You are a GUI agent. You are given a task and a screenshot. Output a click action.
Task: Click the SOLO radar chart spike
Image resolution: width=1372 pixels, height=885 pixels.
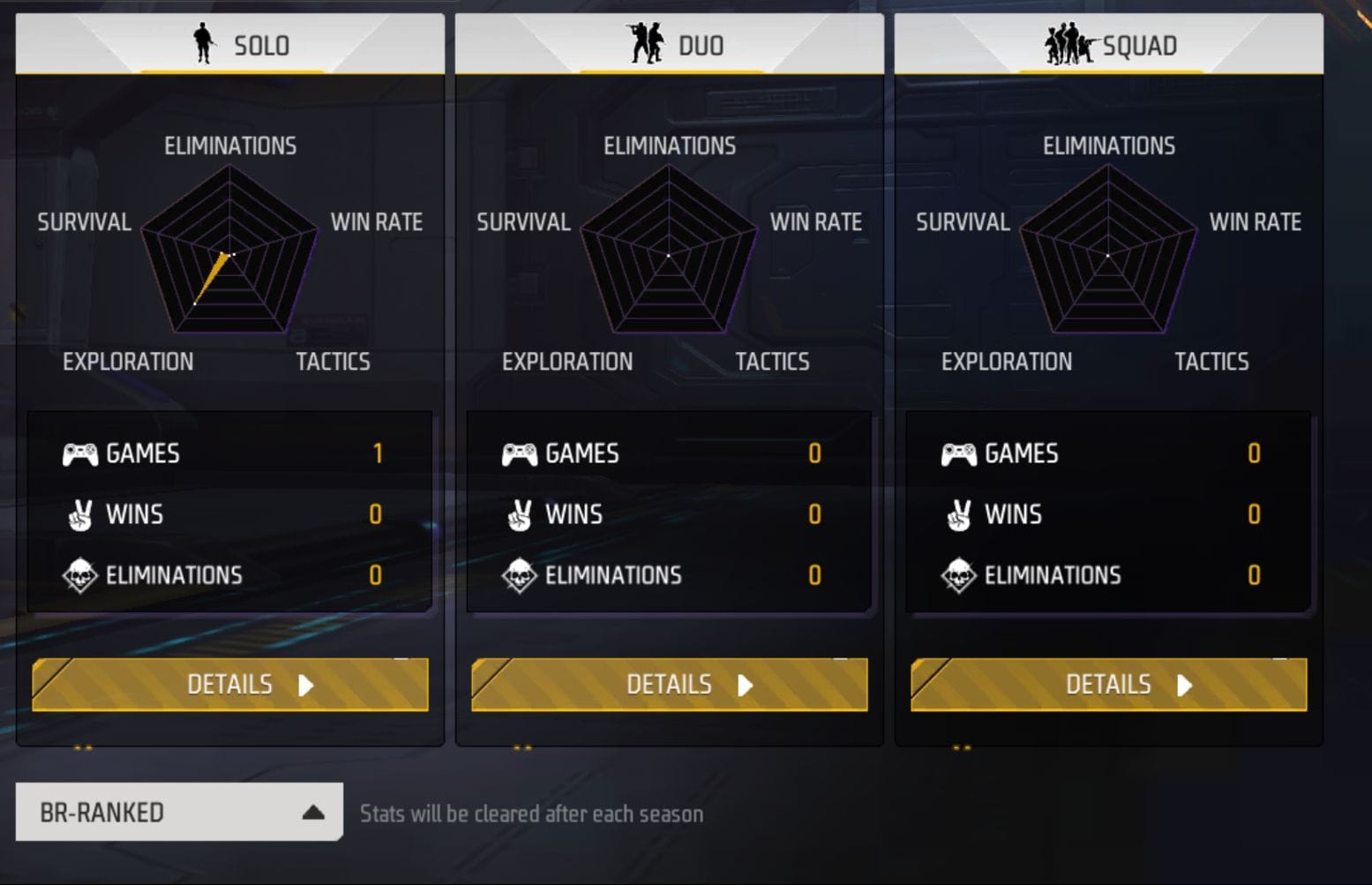pyautogui.click(x=212, y=278)
